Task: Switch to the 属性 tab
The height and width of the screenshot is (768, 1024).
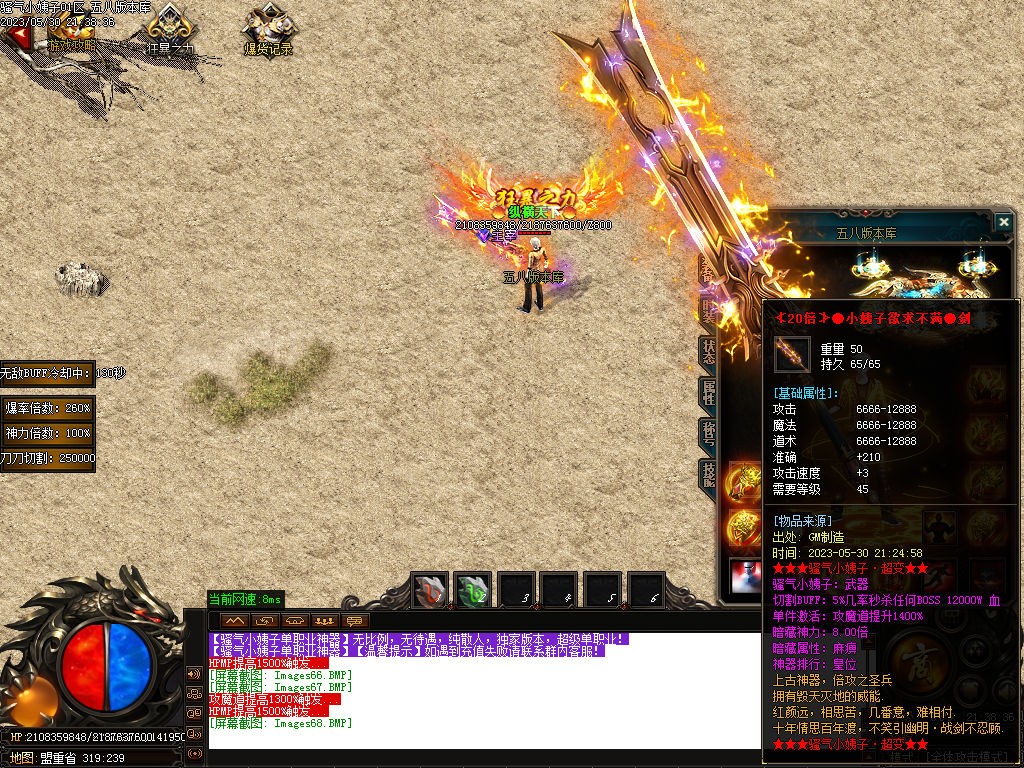Action: [x=708, y=393]
